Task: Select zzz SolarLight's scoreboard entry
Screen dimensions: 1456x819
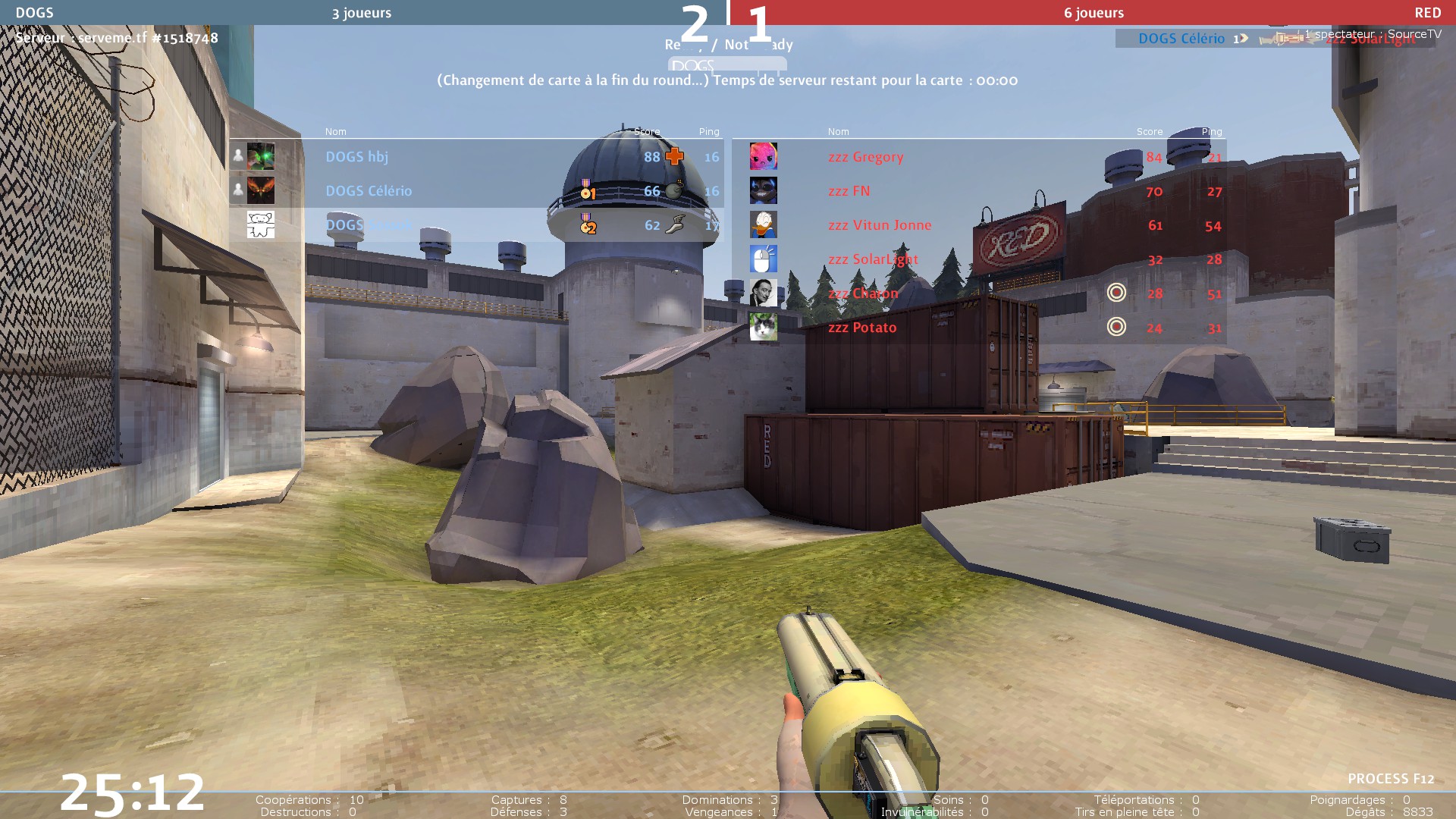Action: click(x=872, y=259)
